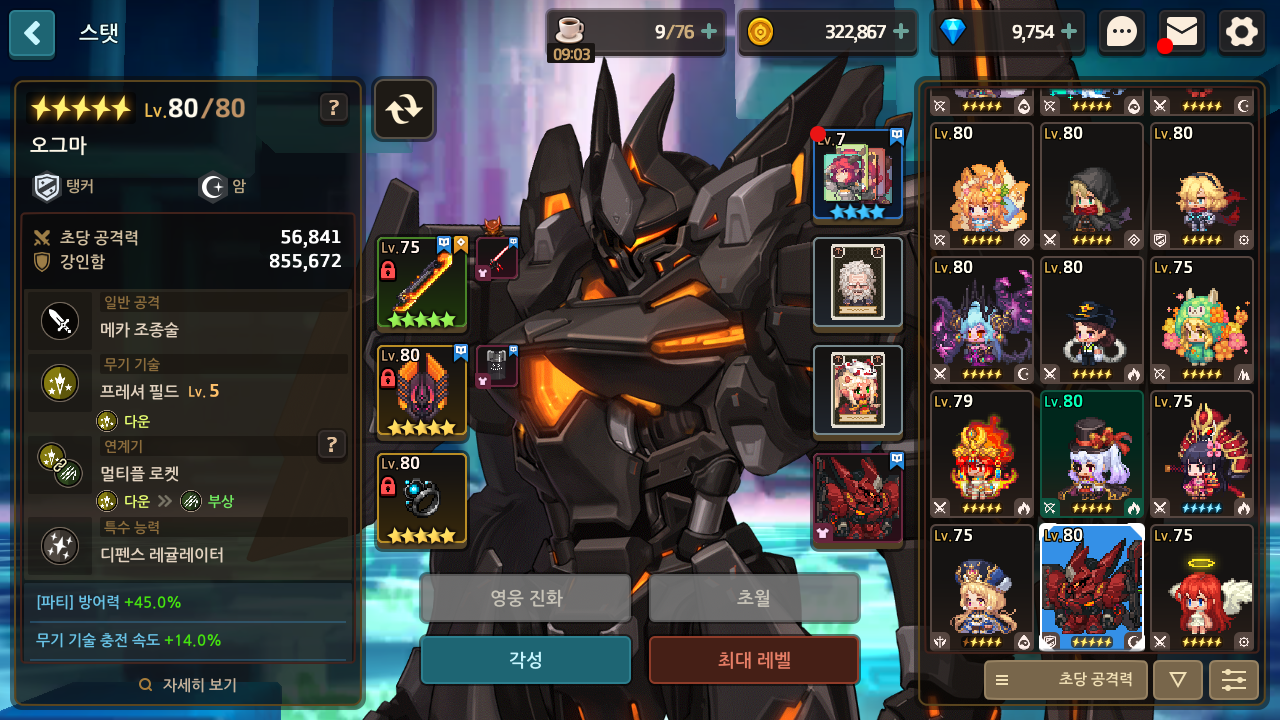1280x720 pixels.
Task: Select the 영웅 진화 button
Action: [525, 598]
